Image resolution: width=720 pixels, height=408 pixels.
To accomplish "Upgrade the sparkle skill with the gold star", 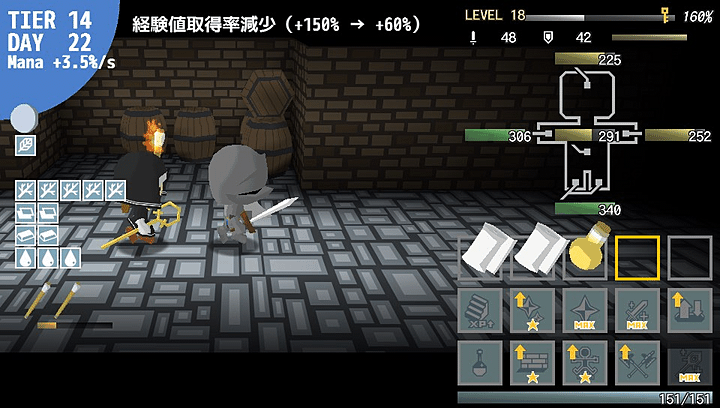I will click(534, 310).
